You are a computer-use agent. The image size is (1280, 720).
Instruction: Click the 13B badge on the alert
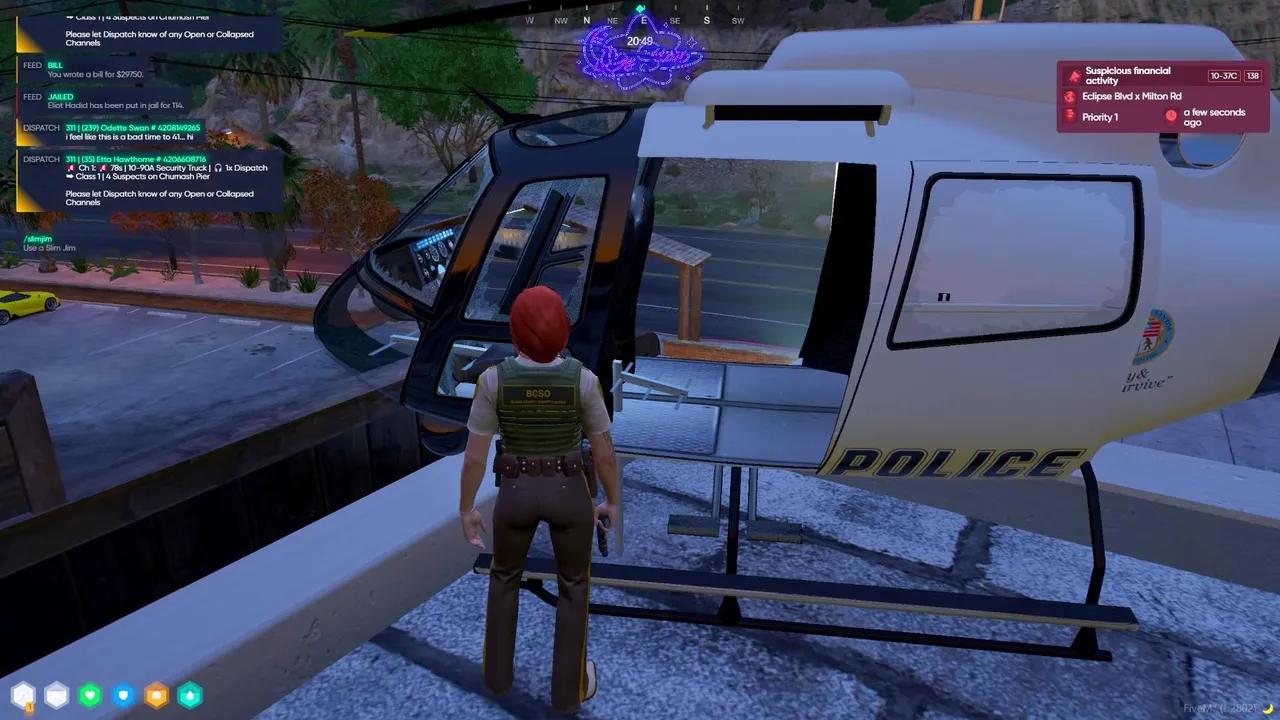(1252, 76)
